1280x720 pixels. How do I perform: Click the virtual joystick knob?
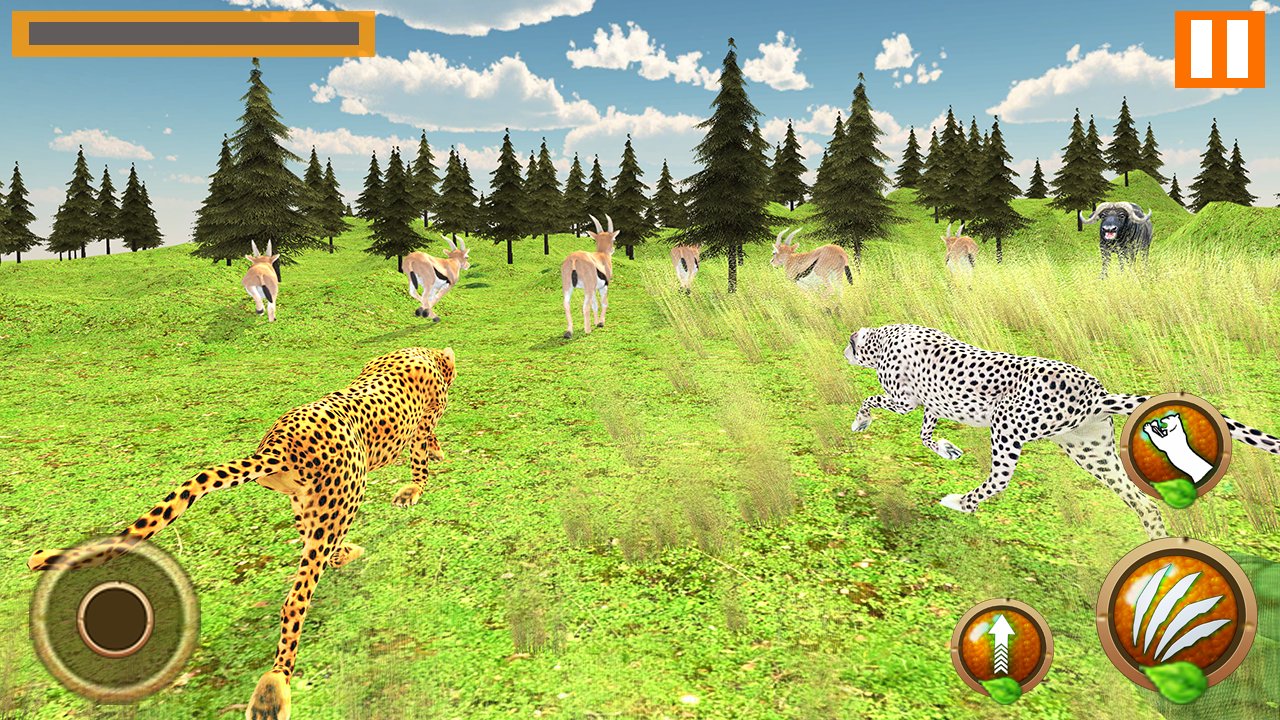115,620
